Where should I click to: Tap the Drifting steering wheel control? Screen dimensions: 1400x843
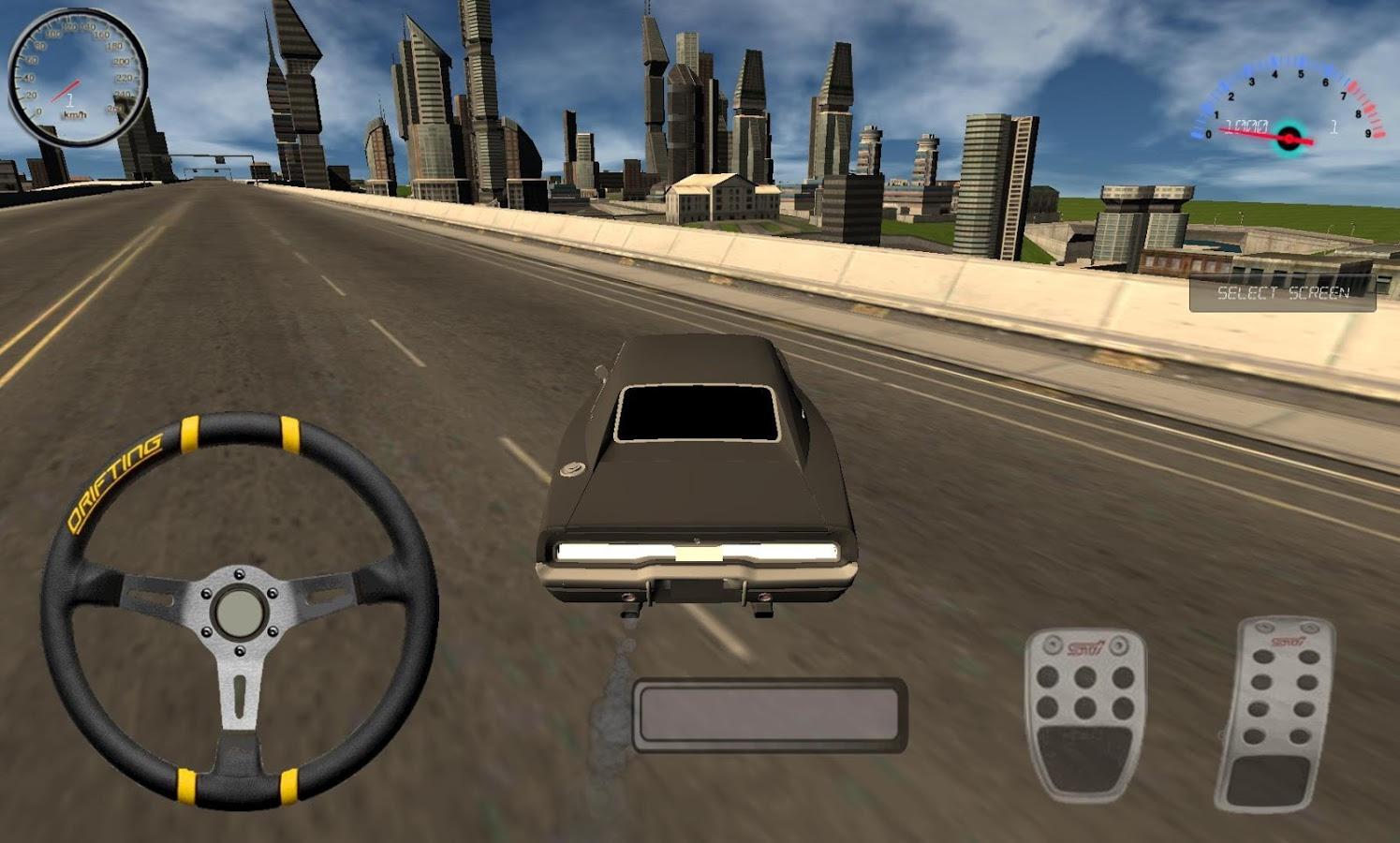click(240, 611)
